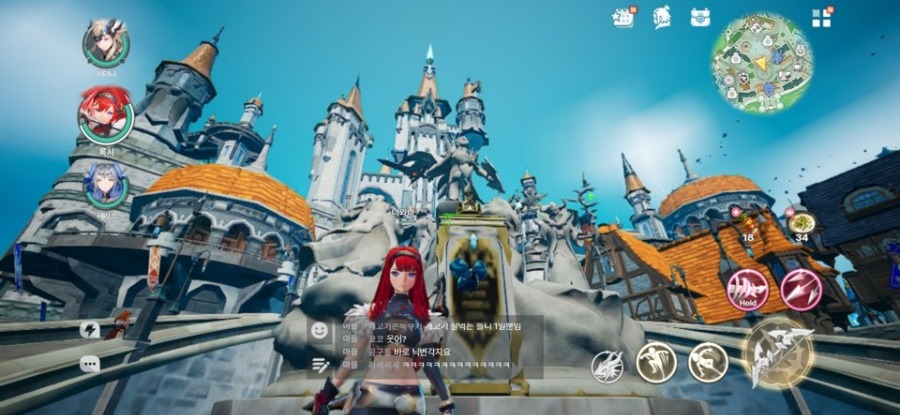Viewport: 900px width, 415px height.
Task: Use the noodle dish item with count 34
Action: 801,222
